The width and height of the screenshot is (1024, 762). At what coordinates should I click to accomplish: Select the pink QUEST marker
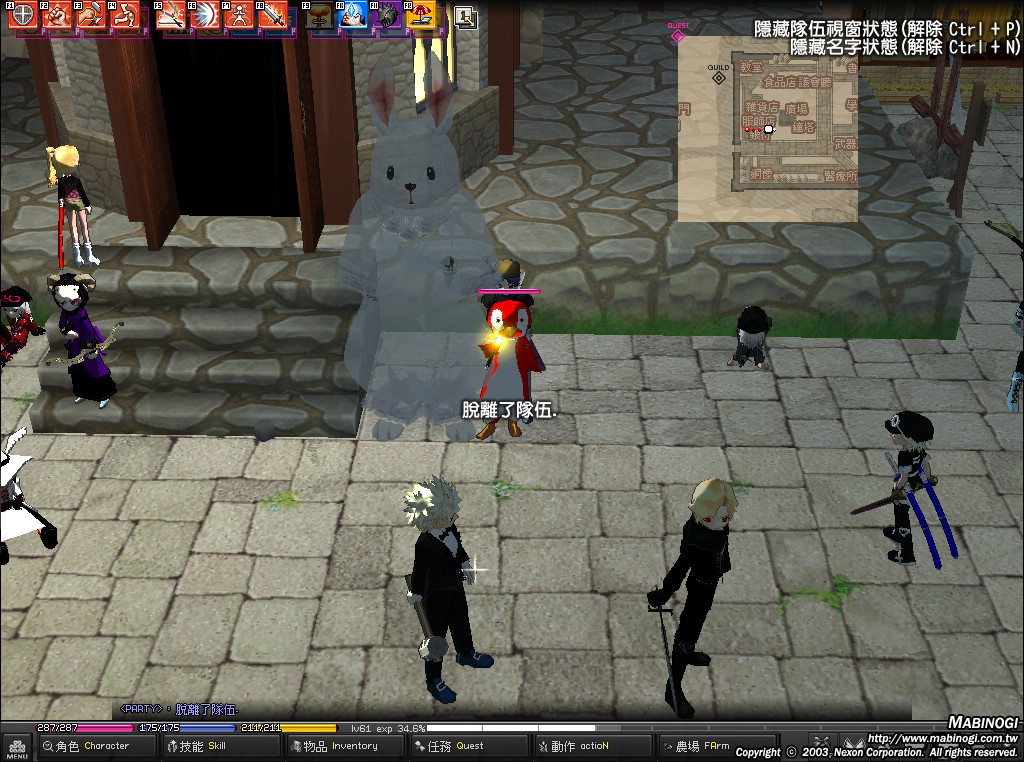[678, 35]
